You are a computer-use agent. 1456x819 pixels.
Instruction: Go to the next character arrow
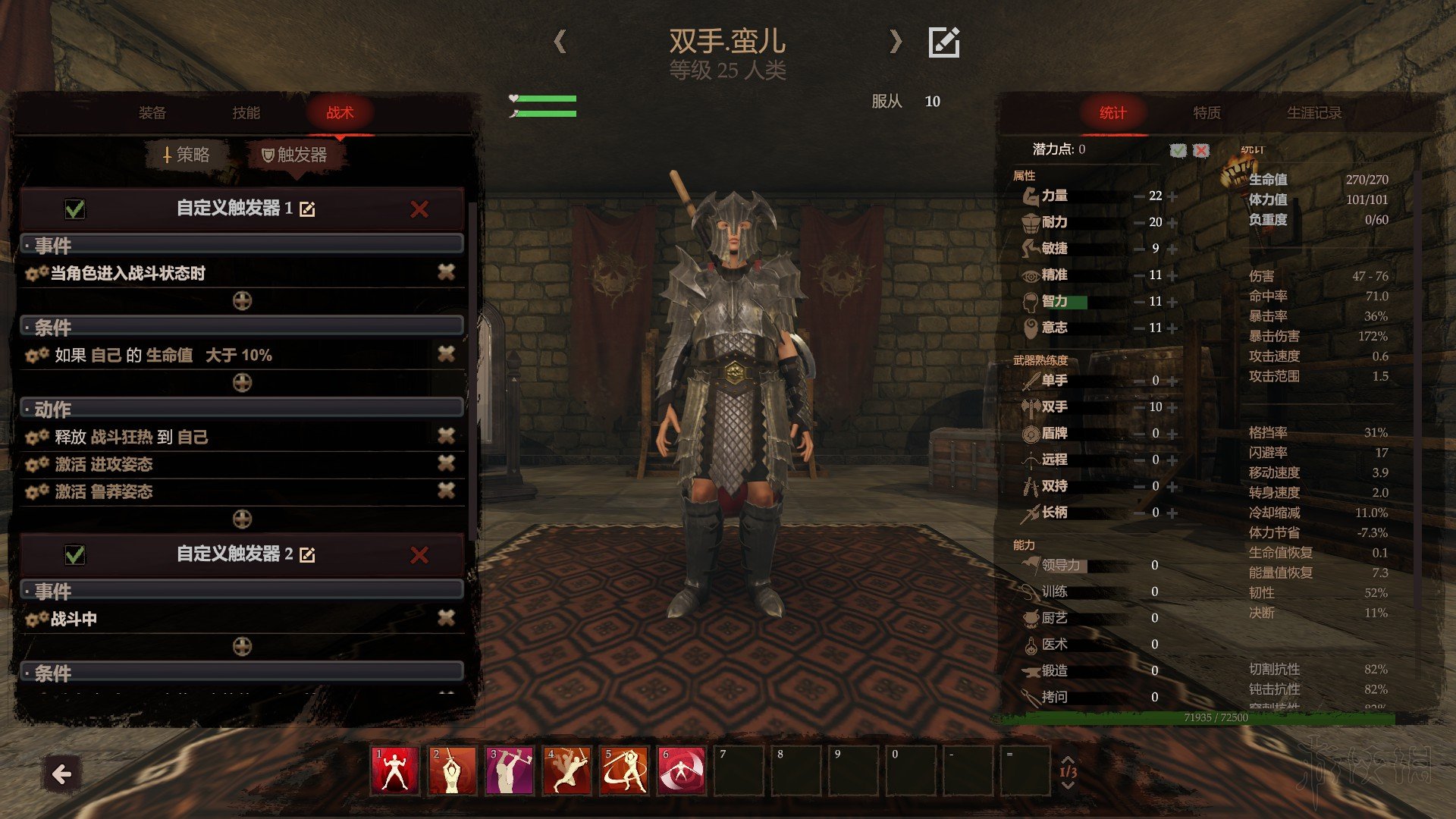coord(896,41)
